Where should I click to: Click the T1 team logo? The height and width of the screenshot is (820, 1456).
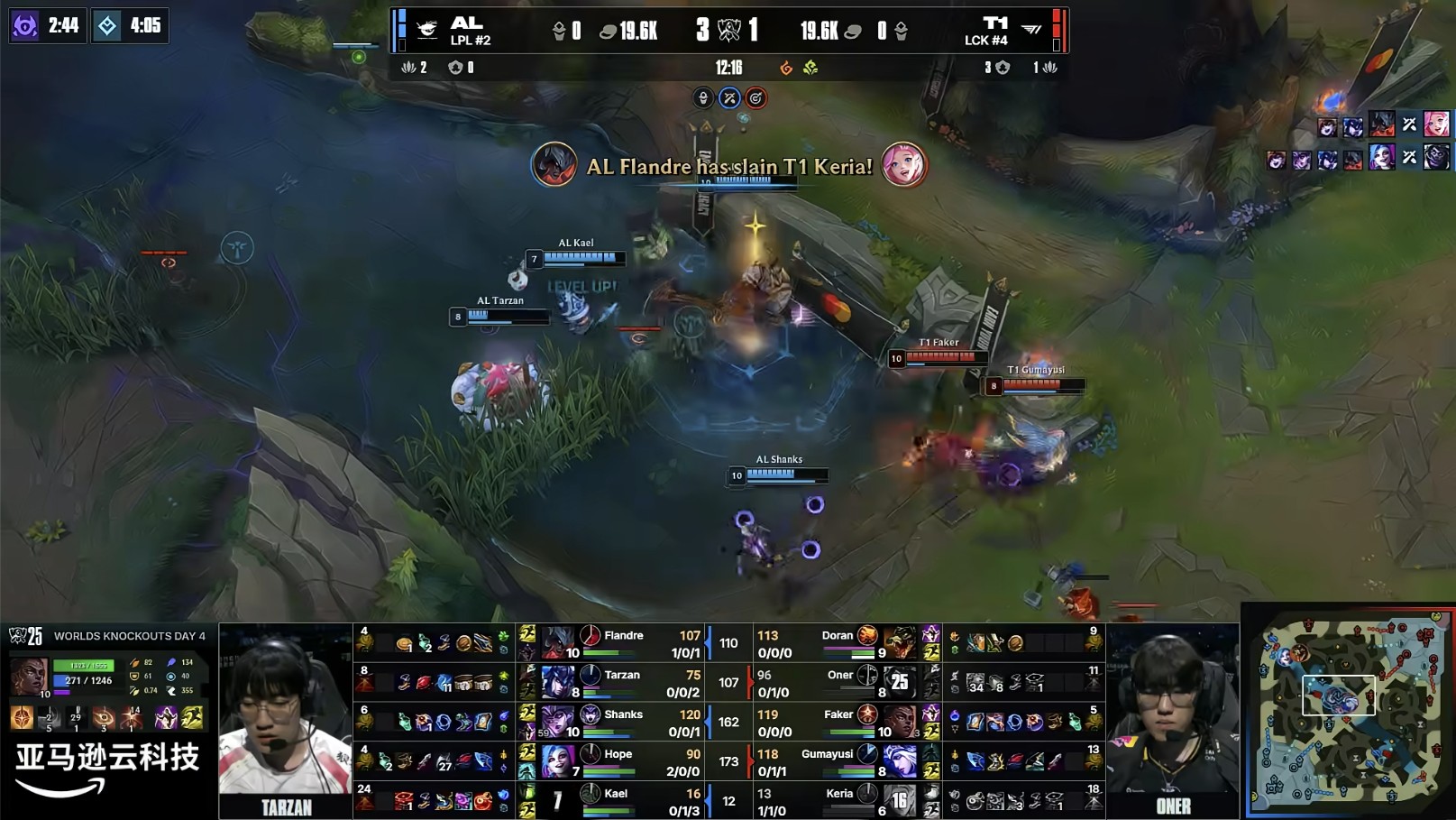(1032, 30)
